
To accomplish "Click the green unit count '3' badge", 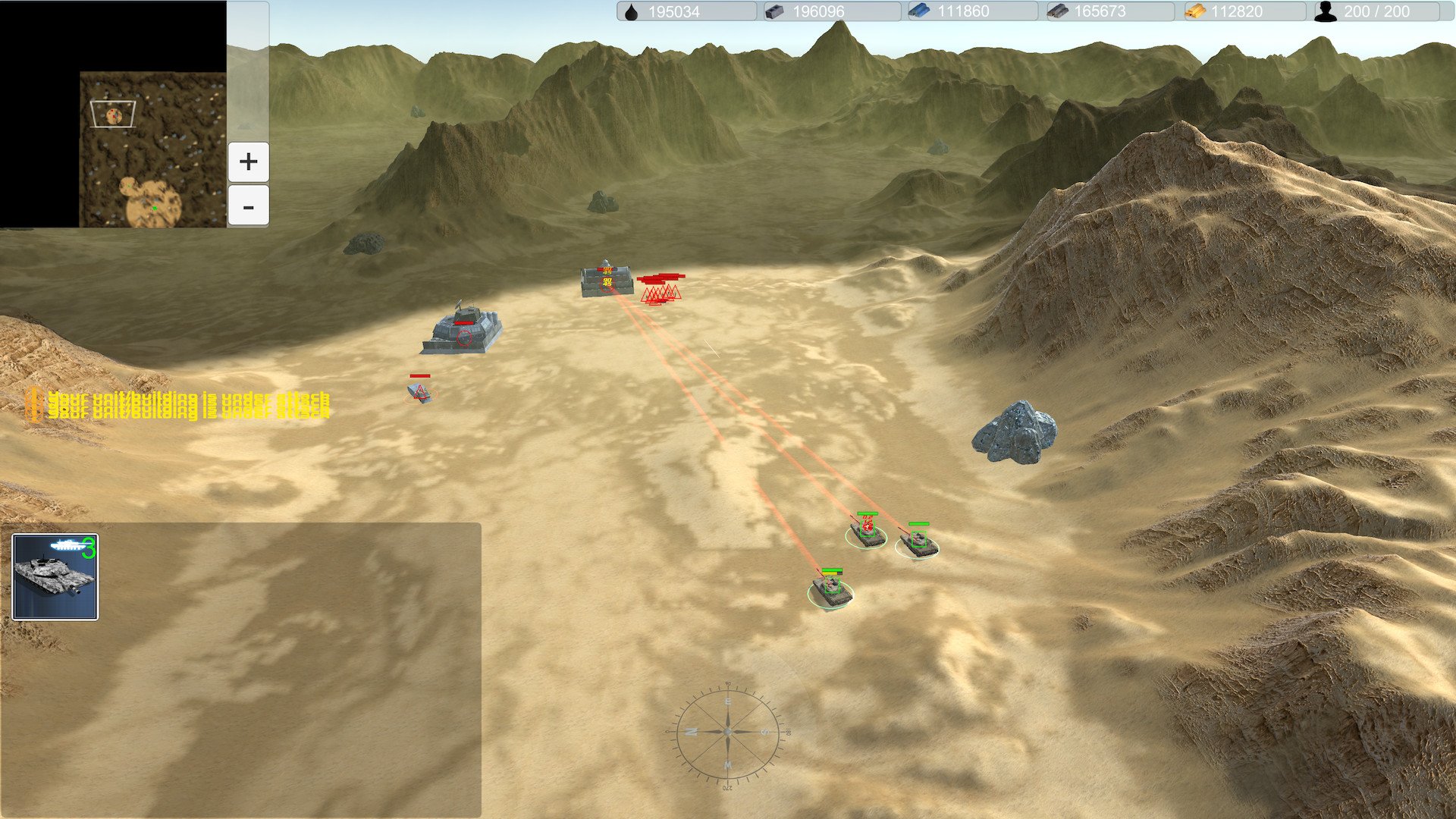I will tap(89, 548).
